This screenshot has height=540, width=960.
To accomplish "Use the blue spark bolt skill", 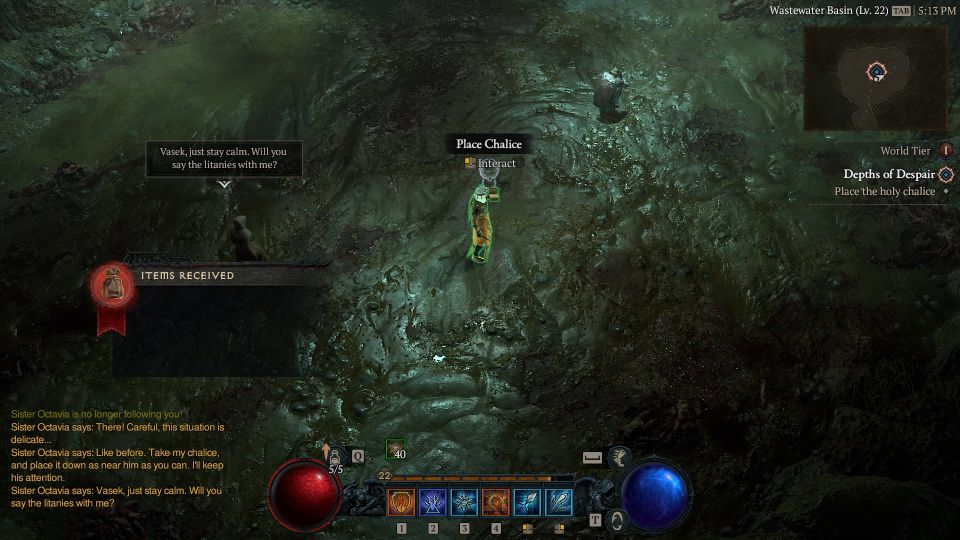I will point(528,501).
